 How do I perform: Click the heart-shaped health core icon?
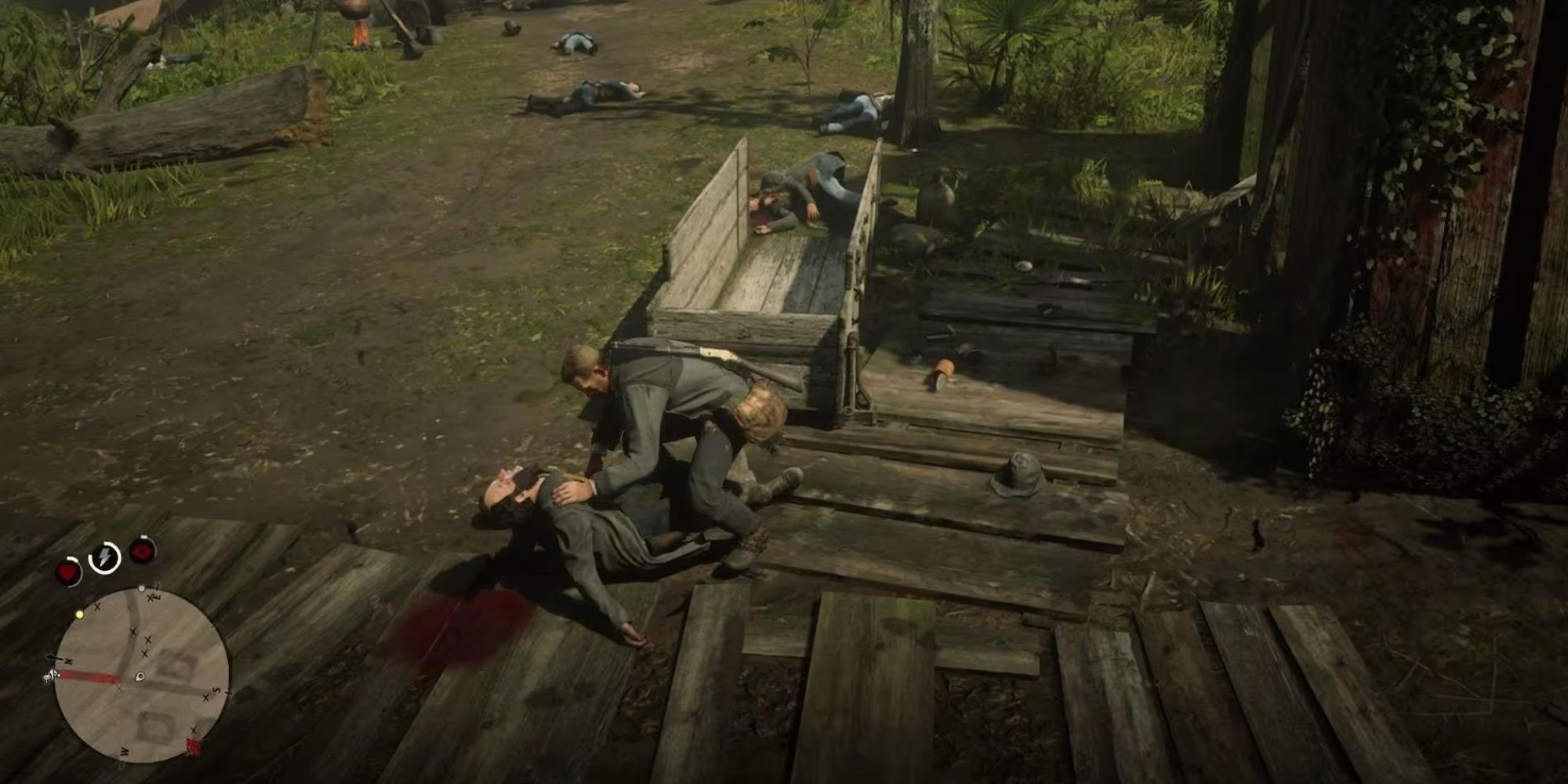coord(67,571)
